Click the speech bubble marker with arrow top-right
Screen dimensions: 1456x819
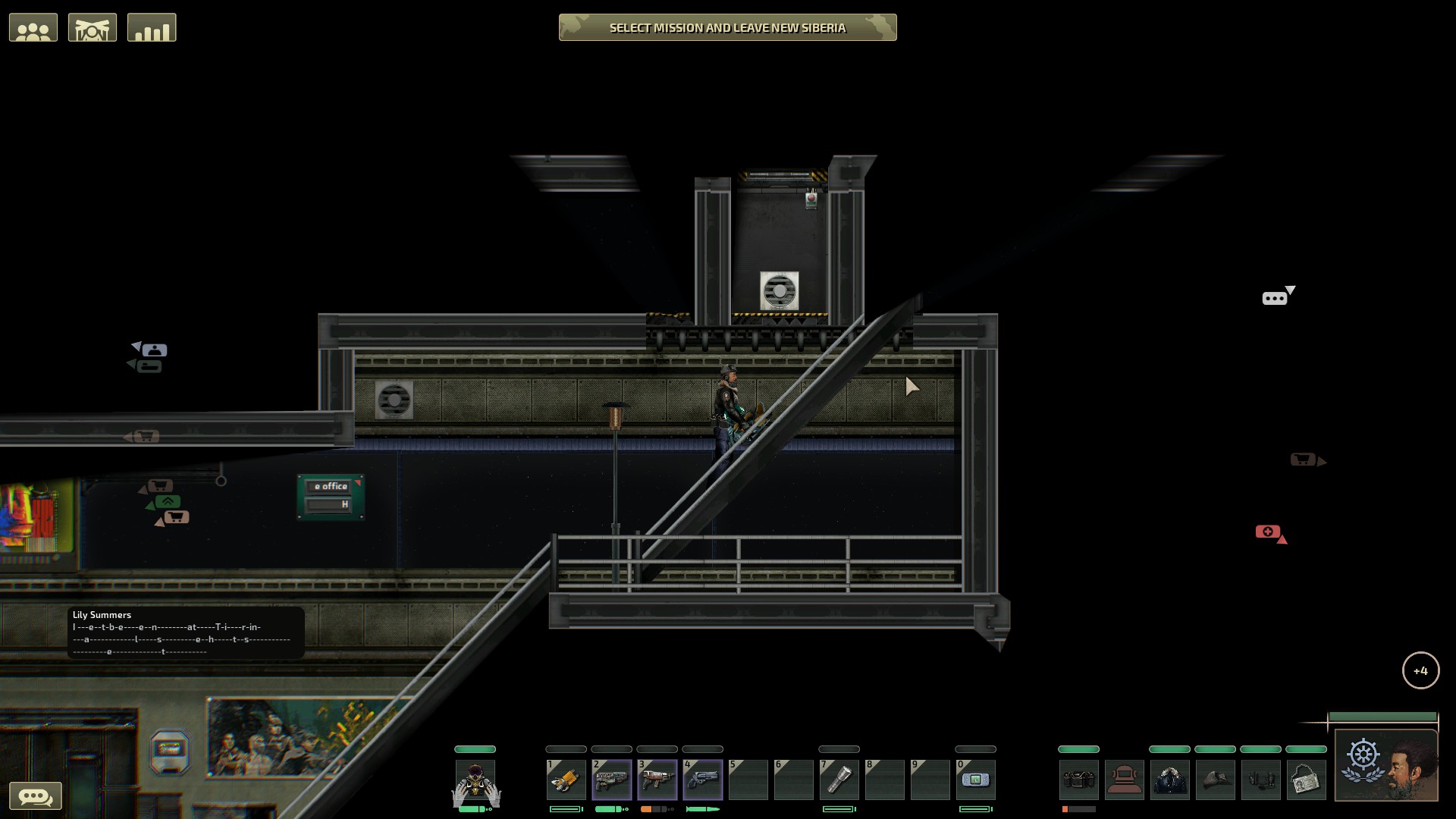(x=1273, y=297)
